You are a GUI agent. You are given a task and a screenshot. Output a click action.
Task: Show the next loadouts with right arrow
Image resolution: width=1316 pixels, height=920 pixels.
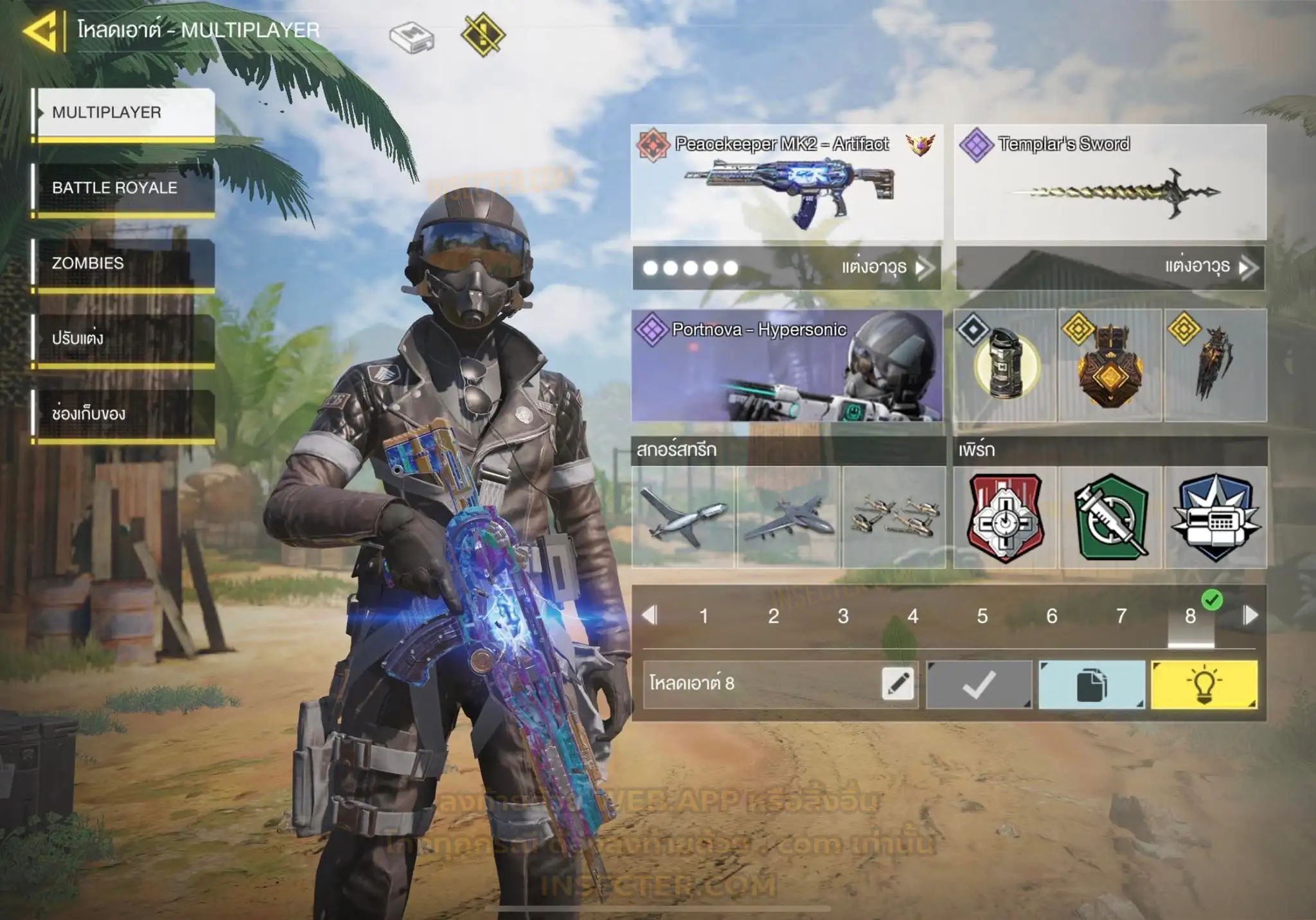click(1250, 615)
